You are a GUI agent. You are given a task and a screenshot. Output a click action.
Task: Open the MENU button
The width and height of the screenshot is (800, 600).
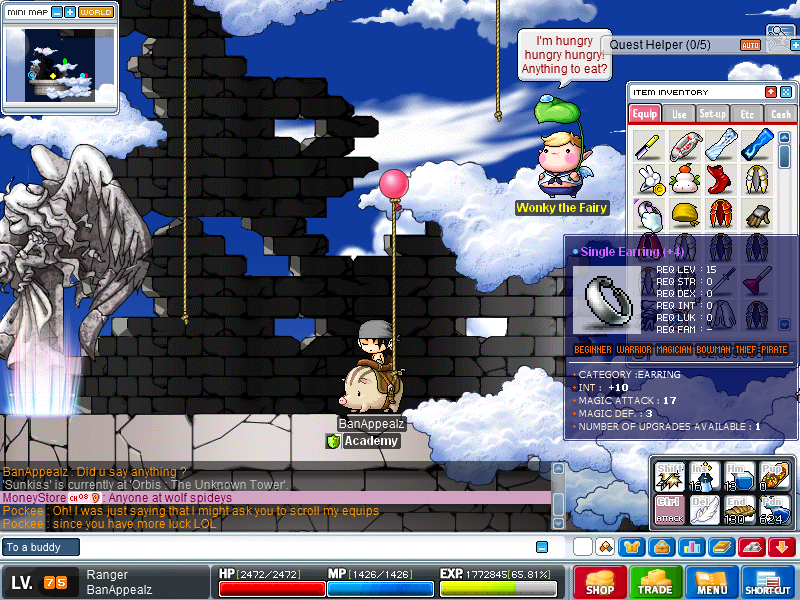[712, 582]
